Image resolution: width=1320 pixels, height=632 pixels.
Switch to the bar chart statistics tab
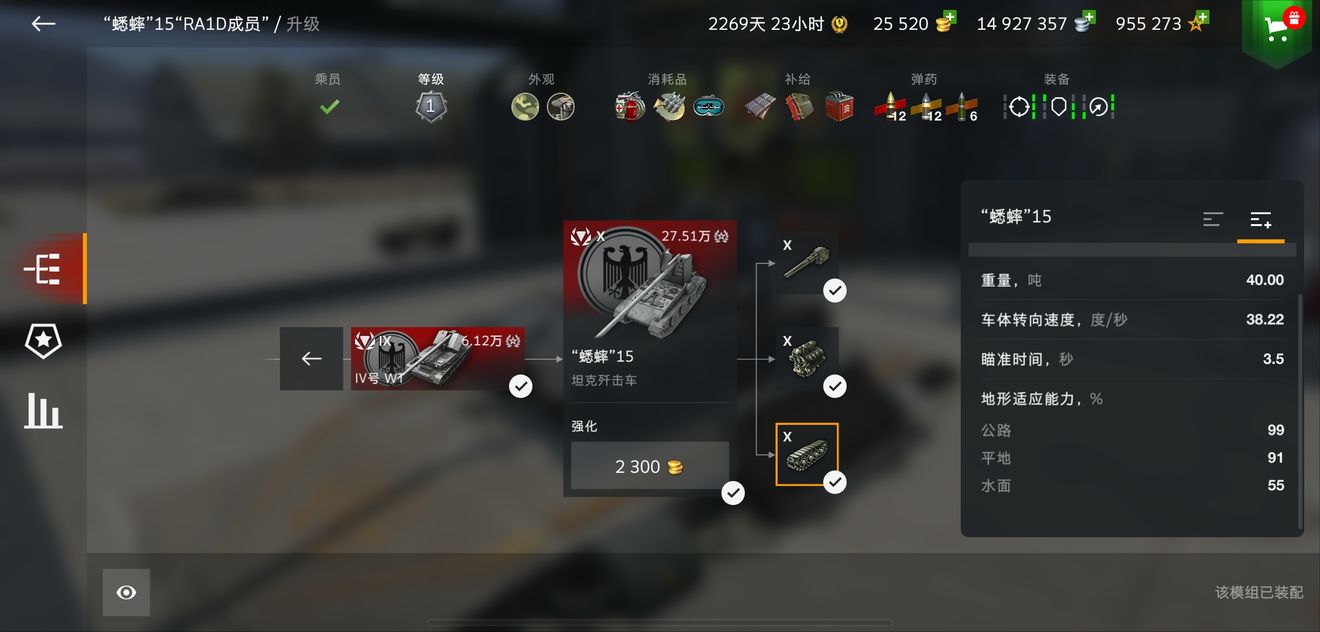pyautogui.click(x=43, y=410)
